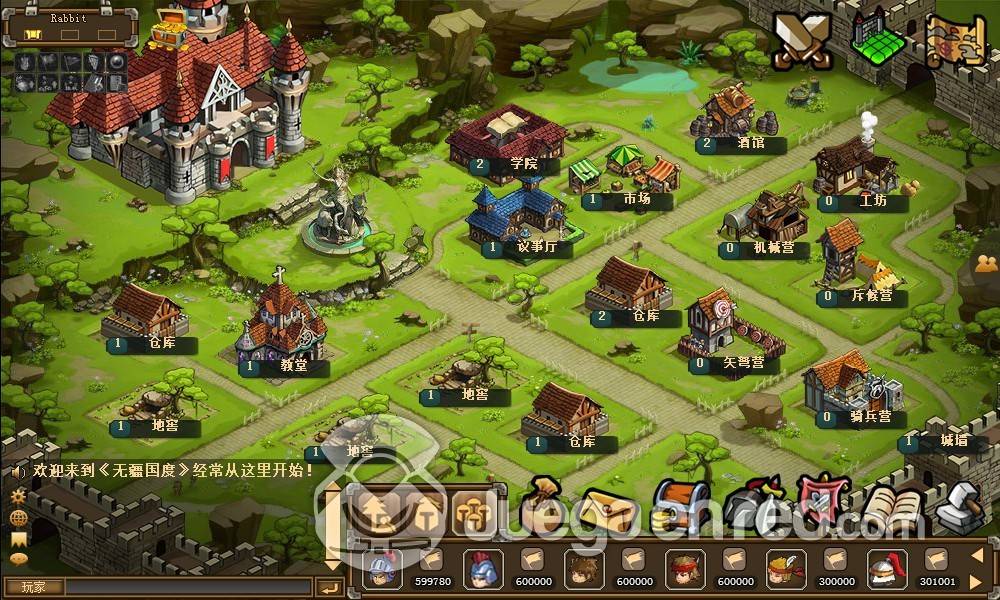The image size is (1000, 600).
Task: Open the anvil and hammer forge icon
Action: 960,507
